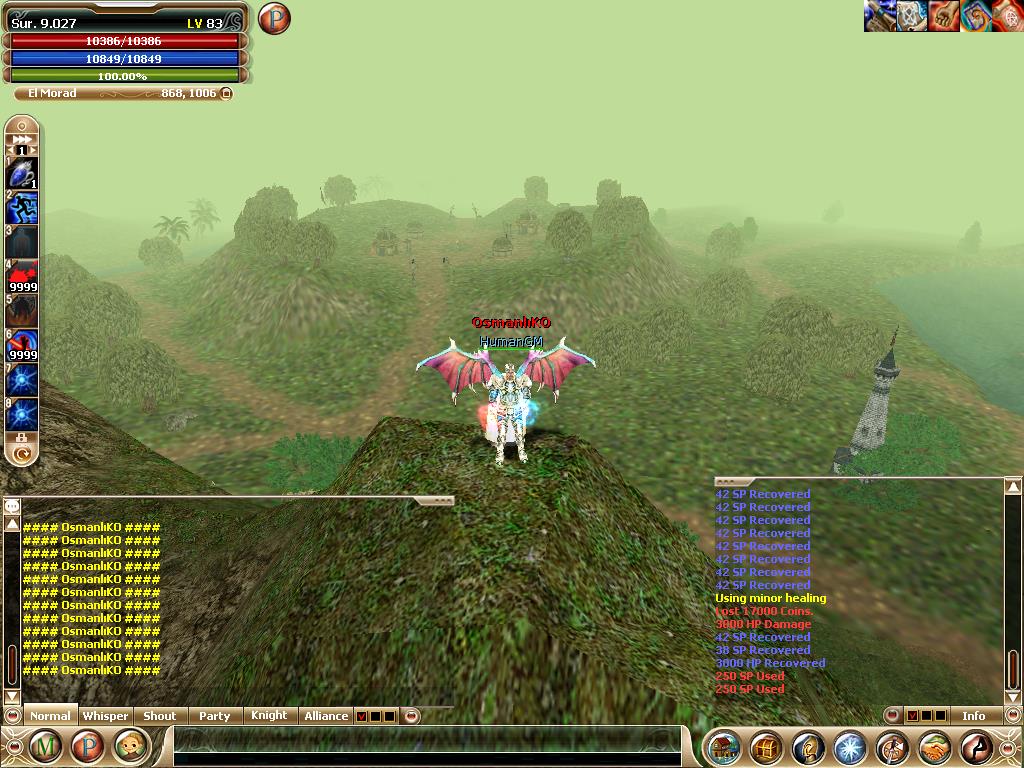Toggle the lock on the skill bar
Viewport: 1024px width, 768px height.
point(21,438)
